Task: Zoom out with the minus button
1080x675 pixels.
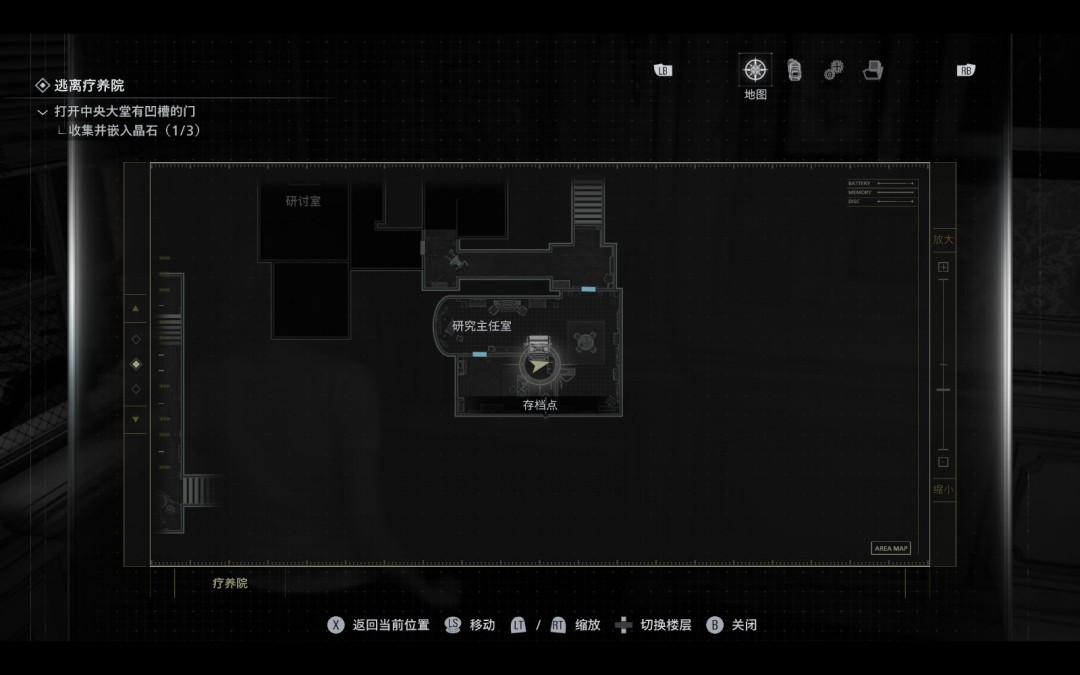Action: (942, 462)
